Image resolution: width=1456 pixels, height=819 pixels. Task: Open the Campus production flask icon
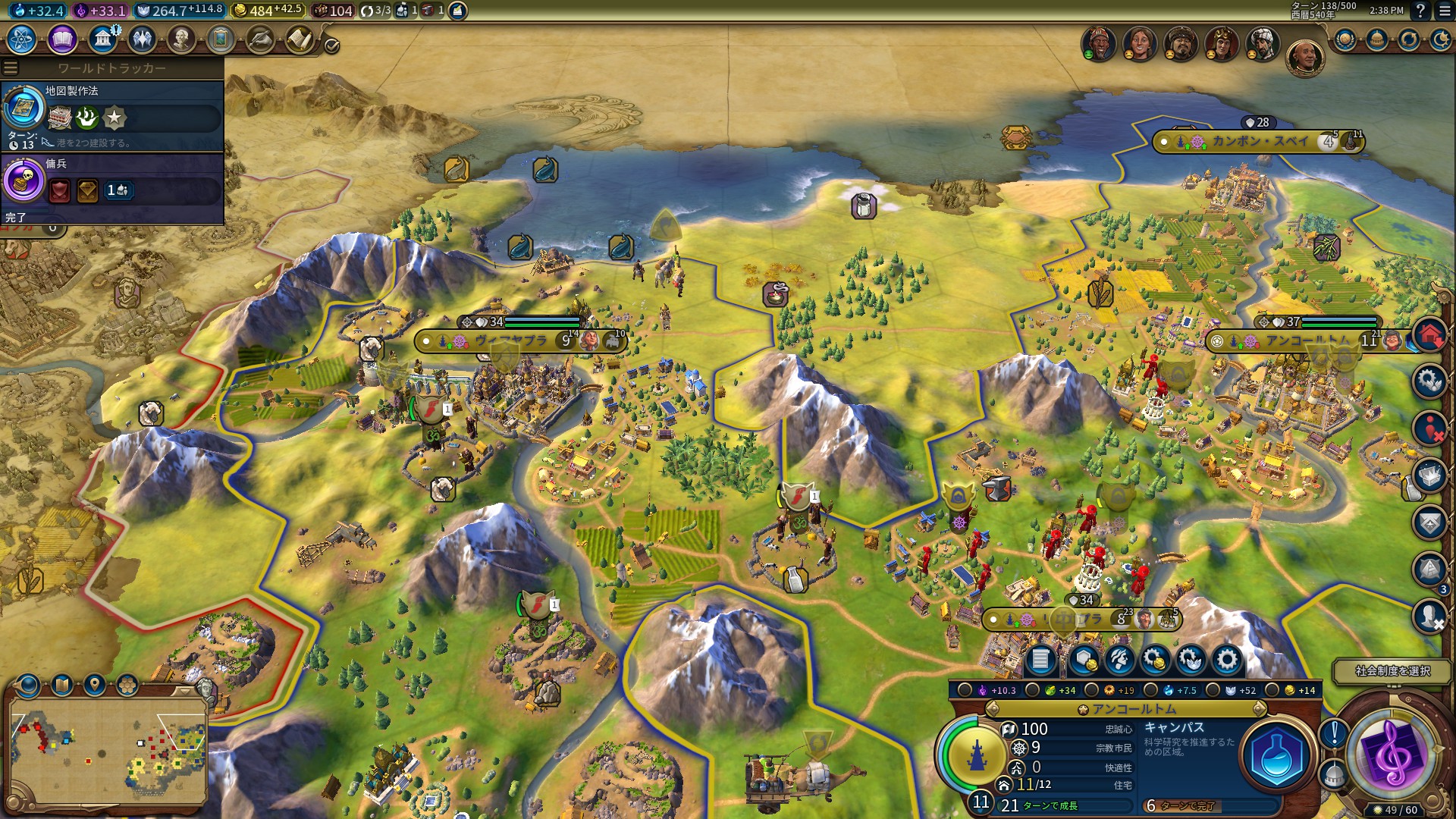(1277, 756)
